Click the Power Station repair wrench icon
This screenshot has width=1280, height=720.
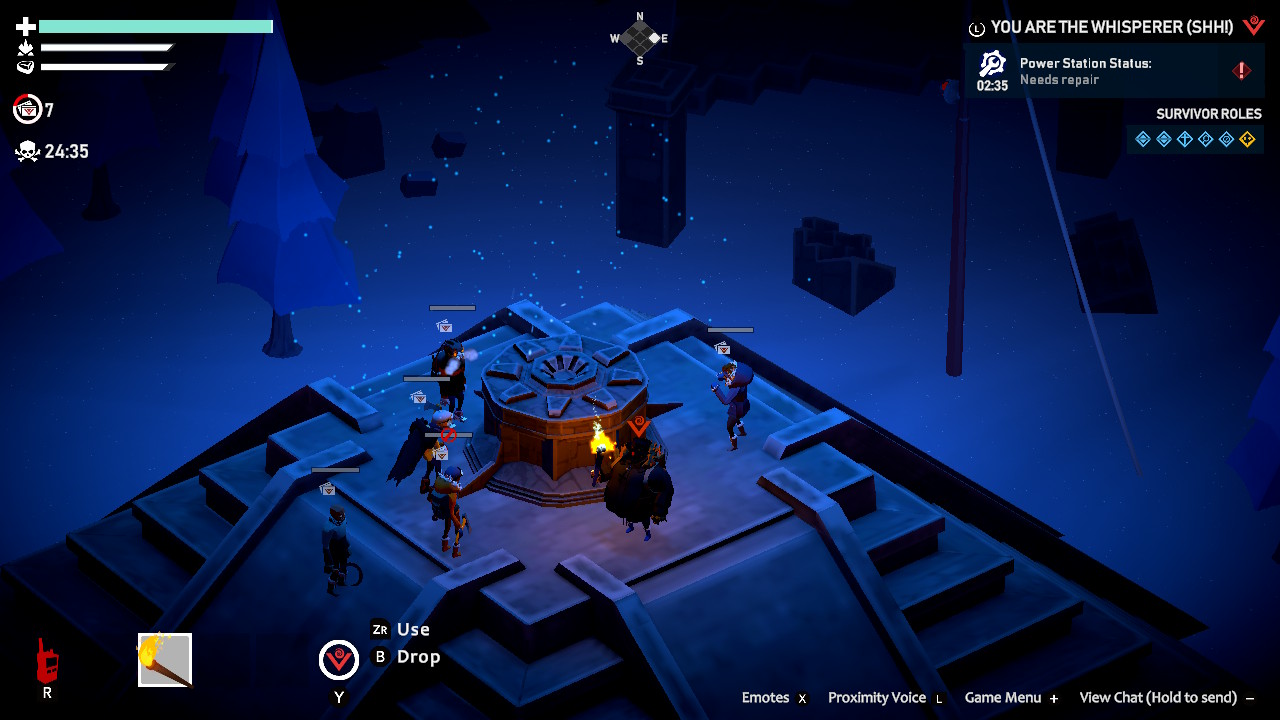tap(992, 64)
